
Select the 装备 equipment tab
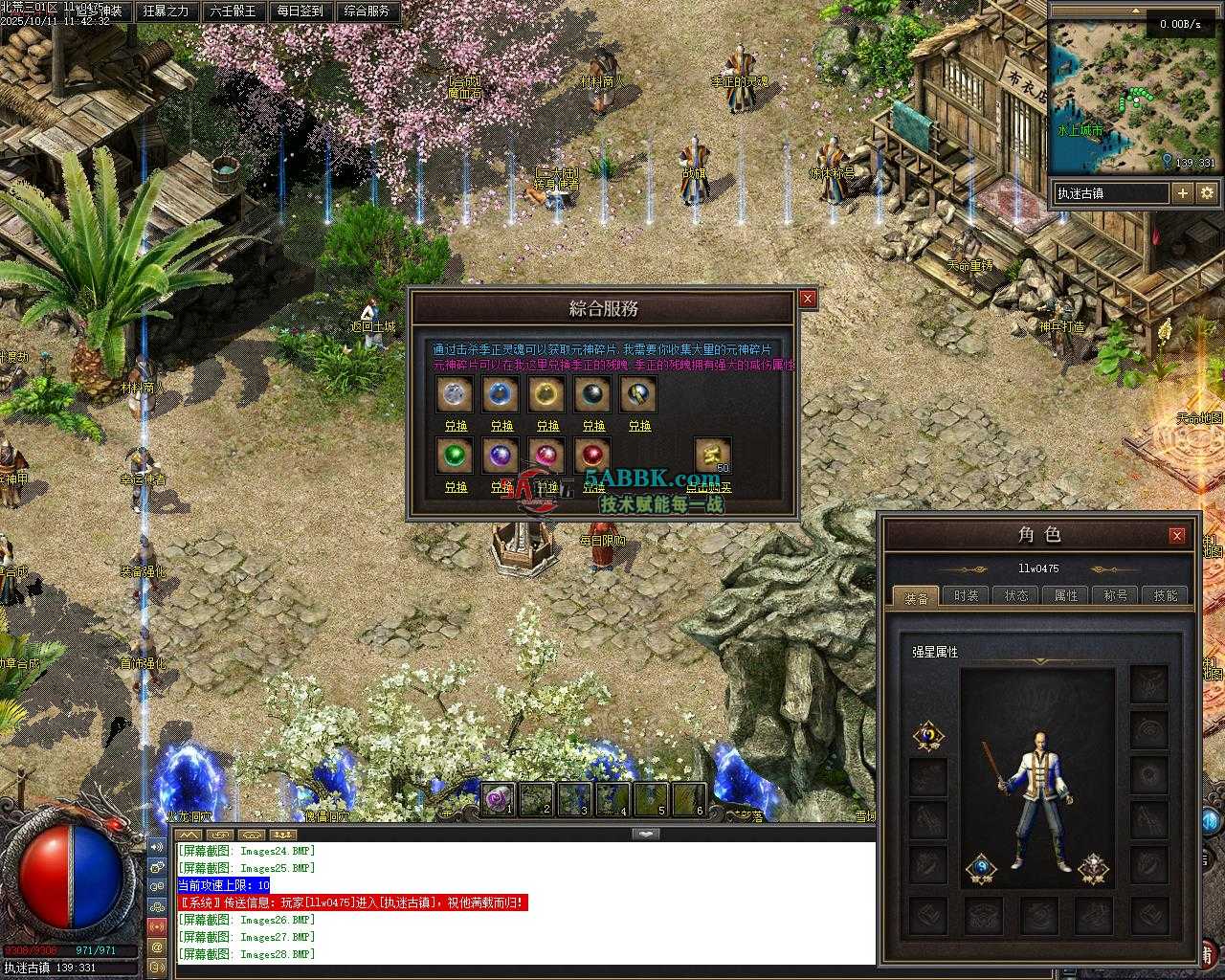click(x=916, y=597)
